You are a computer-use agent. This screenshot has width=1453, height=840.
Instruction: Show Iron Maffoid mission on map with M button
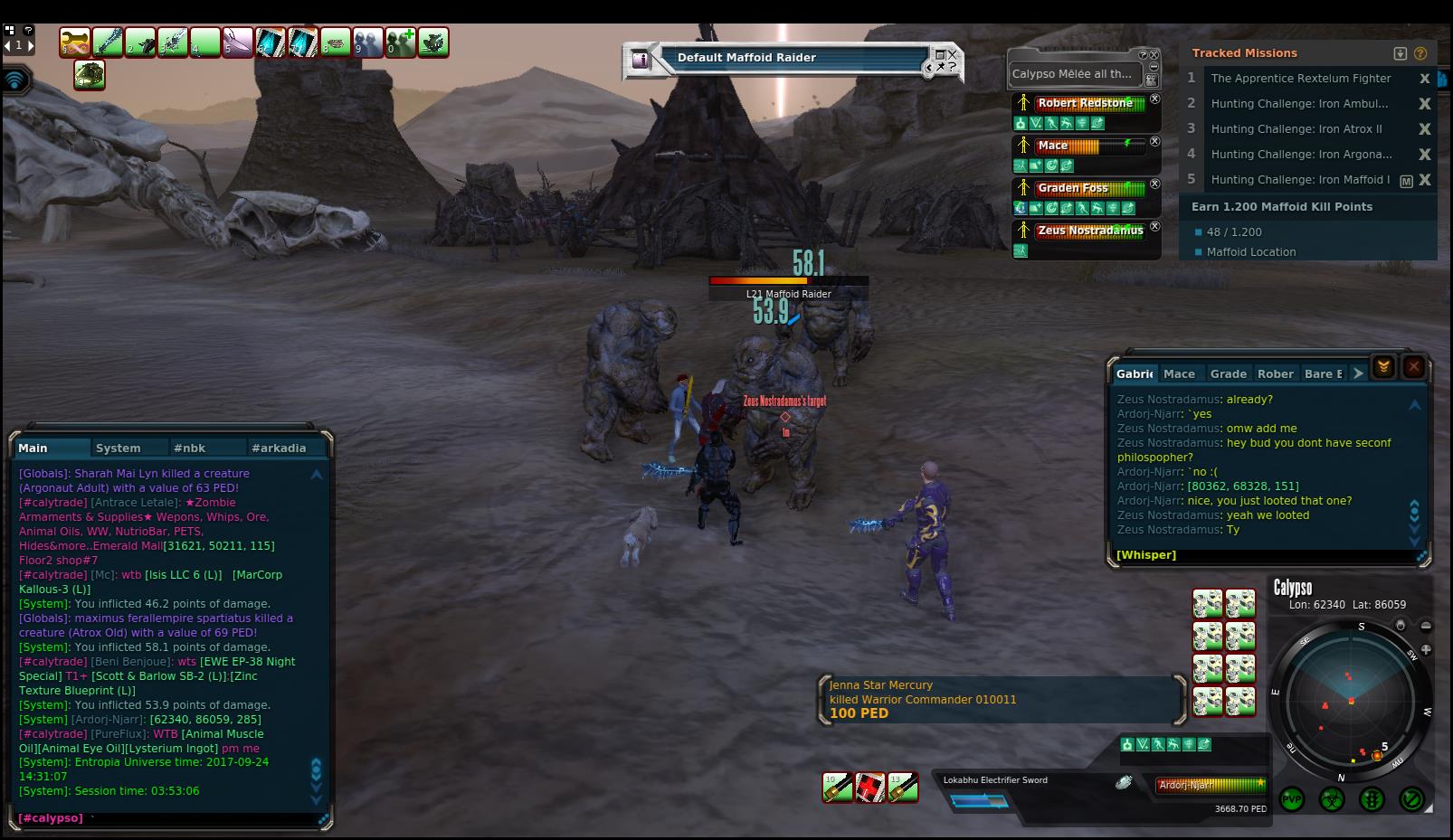[x=1406, y=181]
